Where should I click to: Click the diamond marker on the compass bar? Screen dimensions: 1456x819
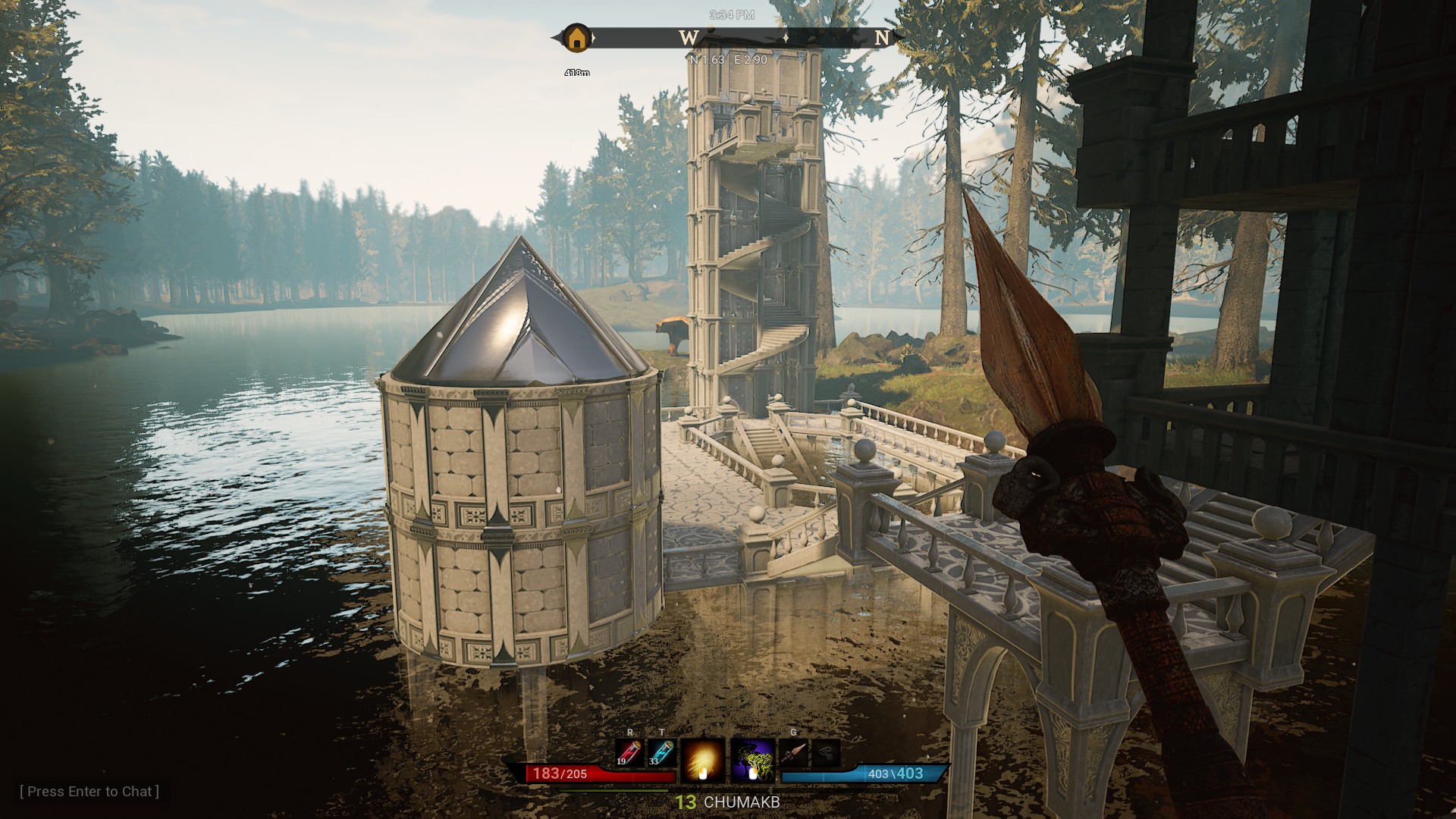(786, 38)
